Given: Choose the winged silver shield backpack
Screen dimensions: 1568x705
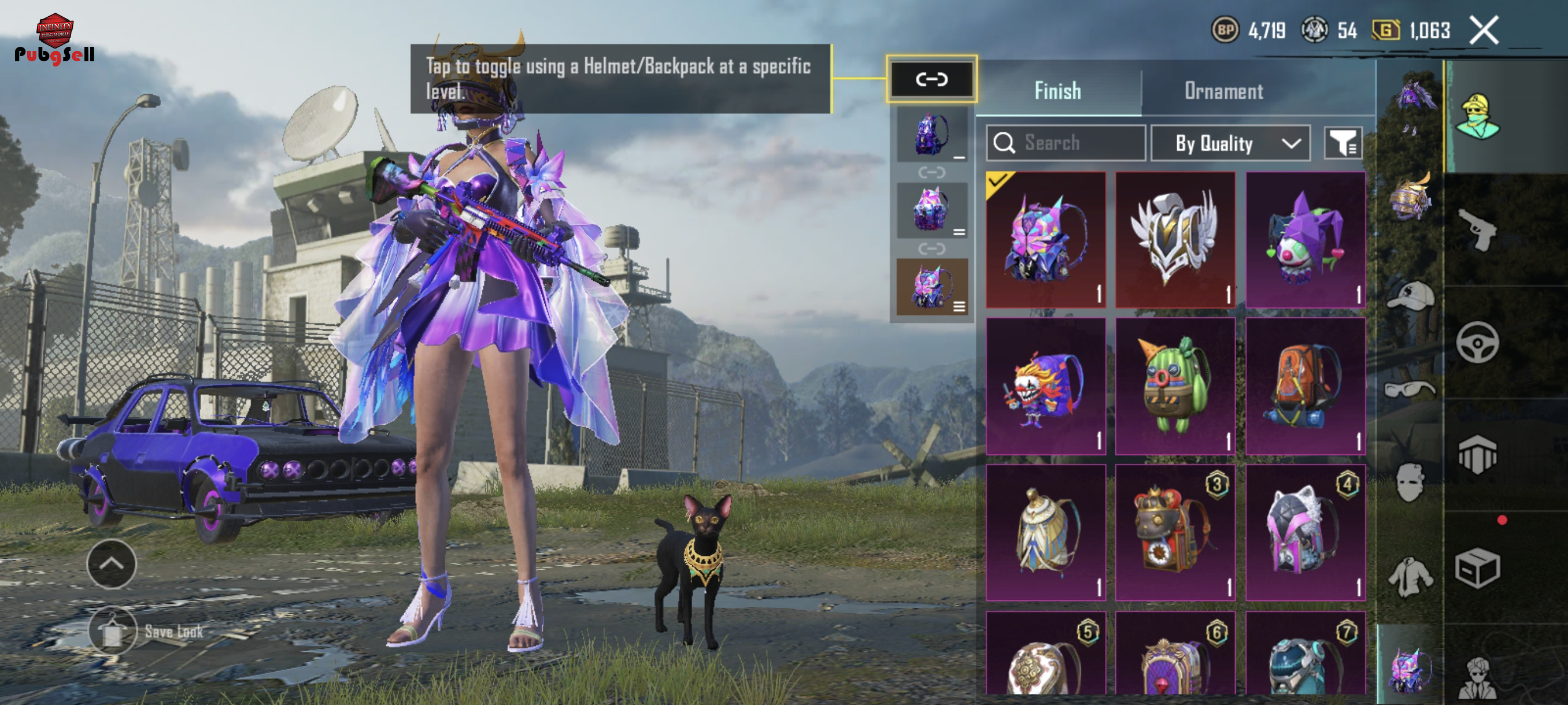Looking at the screenshot, I should click(1175, 240).
